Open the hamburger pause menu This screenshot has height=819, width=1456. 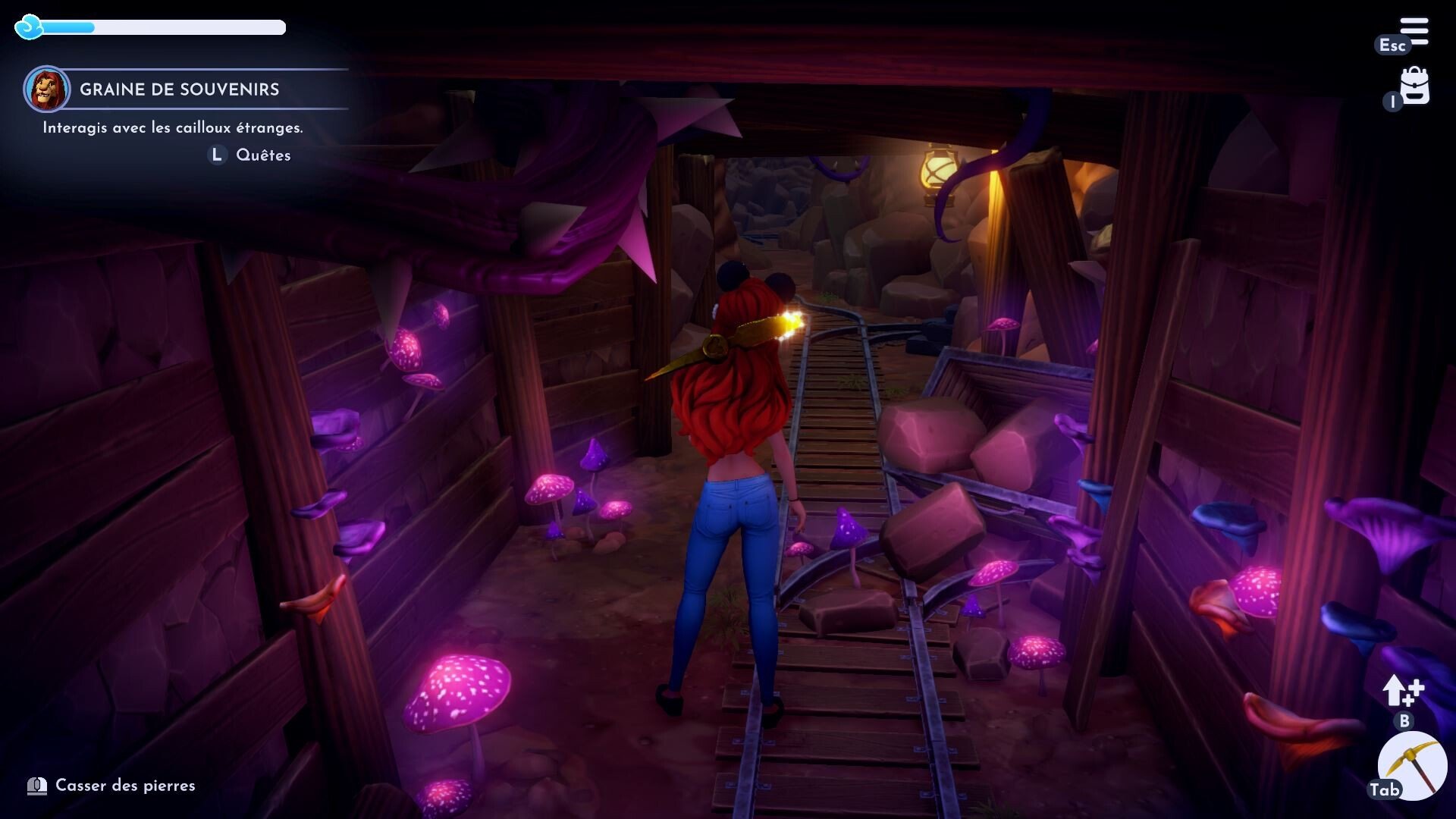pos(1414,32)
